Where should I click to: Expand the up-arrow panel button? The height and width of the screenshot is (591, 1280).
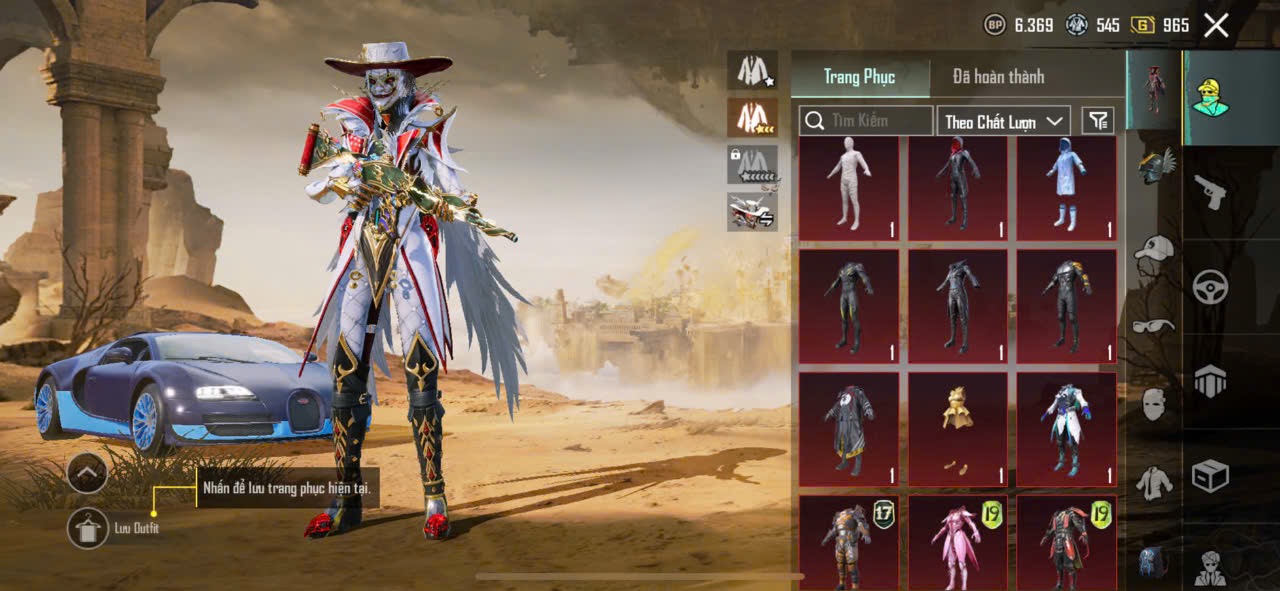(88, 472)
